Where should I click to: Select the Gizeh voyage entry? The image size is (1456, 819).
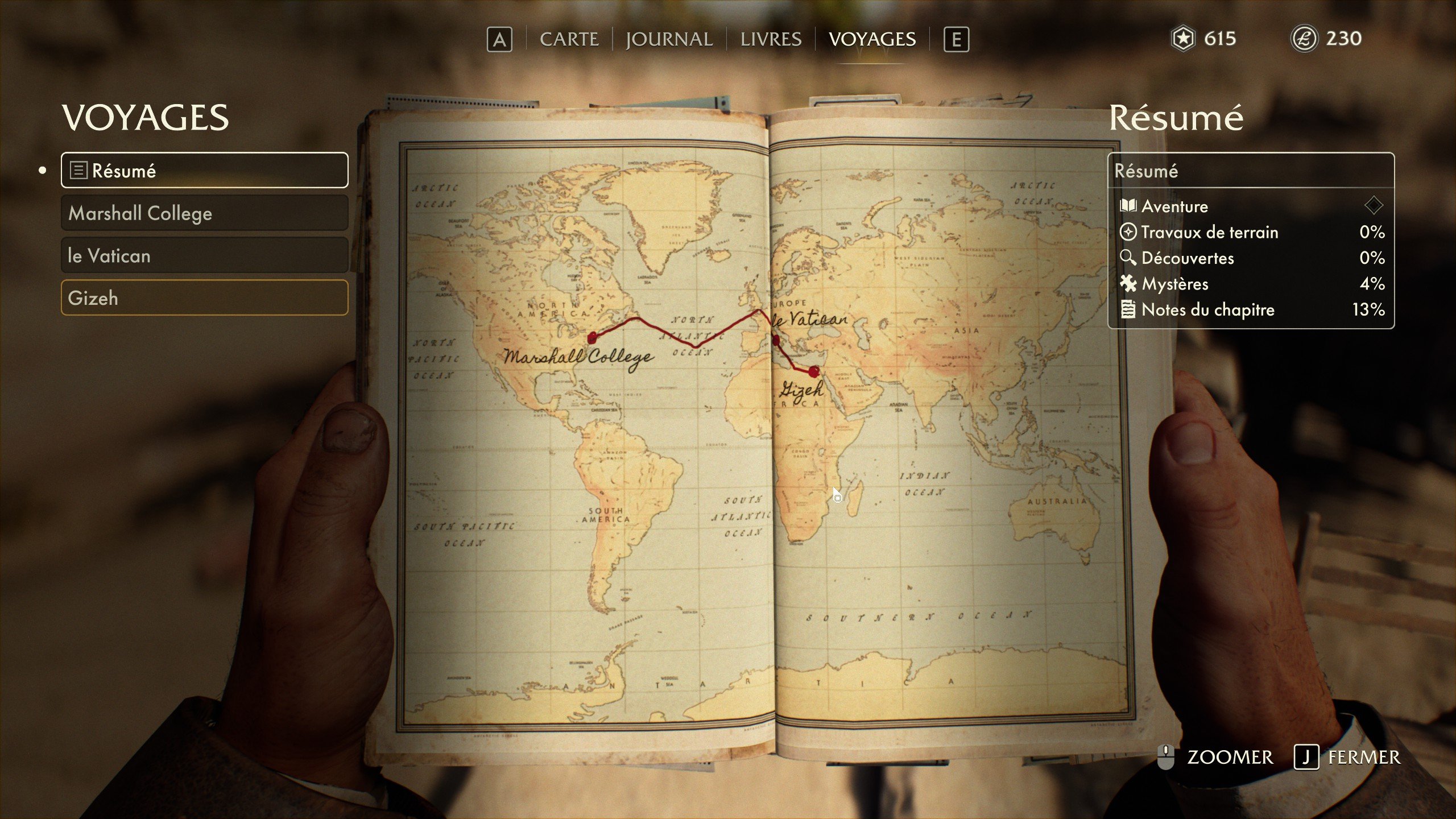tap(204, 298)
